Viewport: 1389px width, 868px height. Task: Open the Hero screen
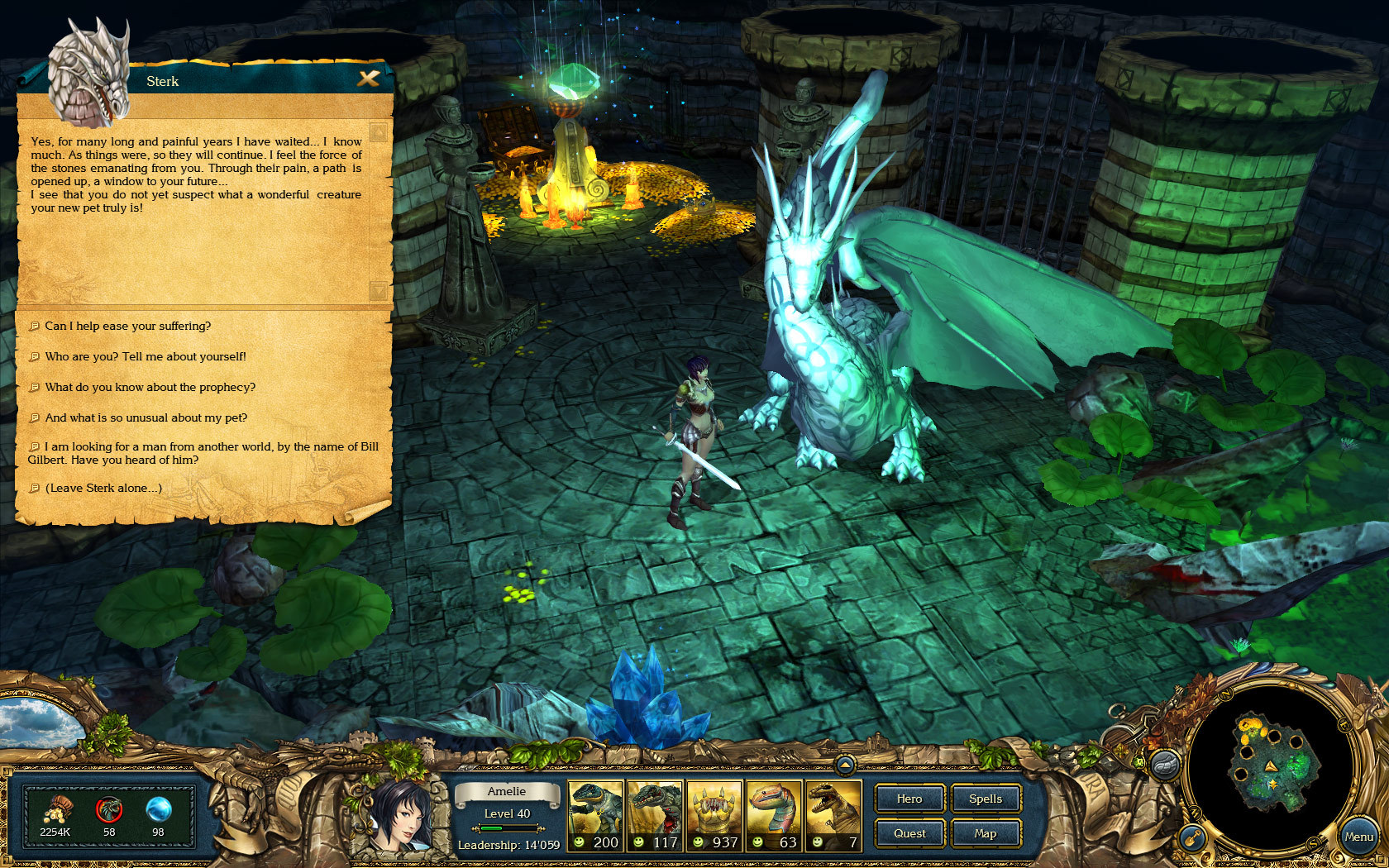point(909,799)
